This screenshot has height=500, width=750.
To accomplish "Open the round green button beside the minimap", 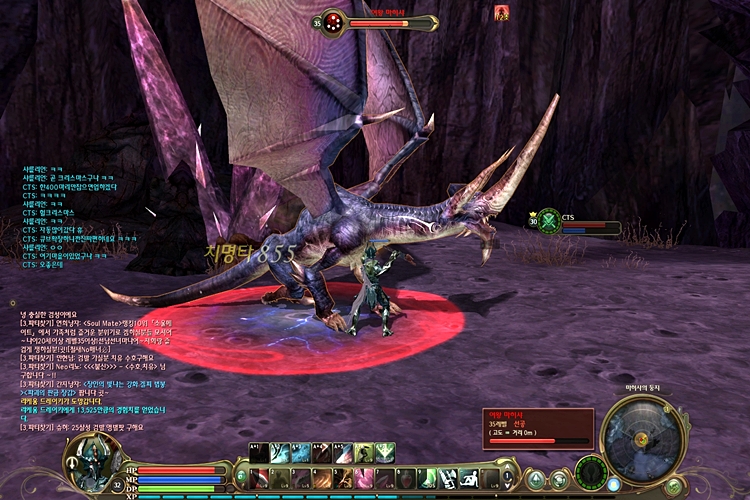I will (x=675, y=485).
